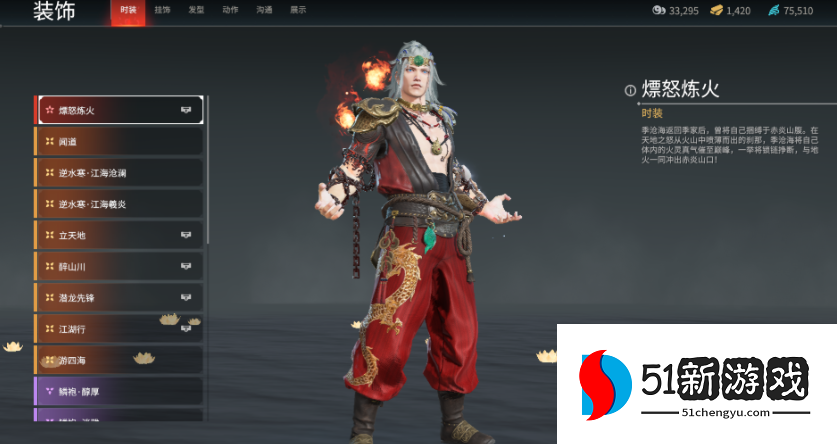Select the 沟通 tab
This screenshot has height=444, width=837.
[x=264, y=11]
